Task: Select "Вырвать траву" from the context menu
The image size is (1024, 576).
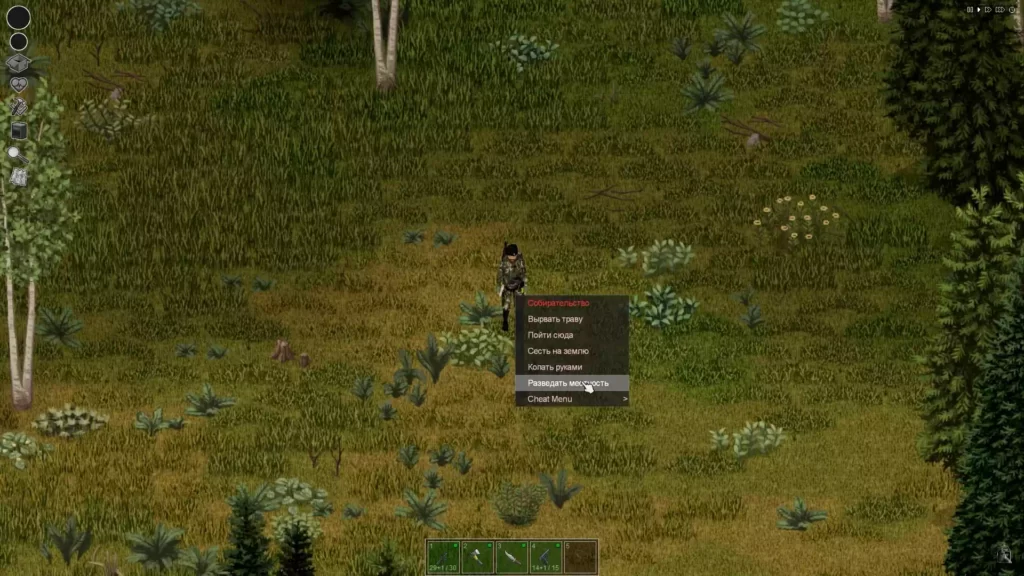Action: pyautogui.click(x=556, y=319)
